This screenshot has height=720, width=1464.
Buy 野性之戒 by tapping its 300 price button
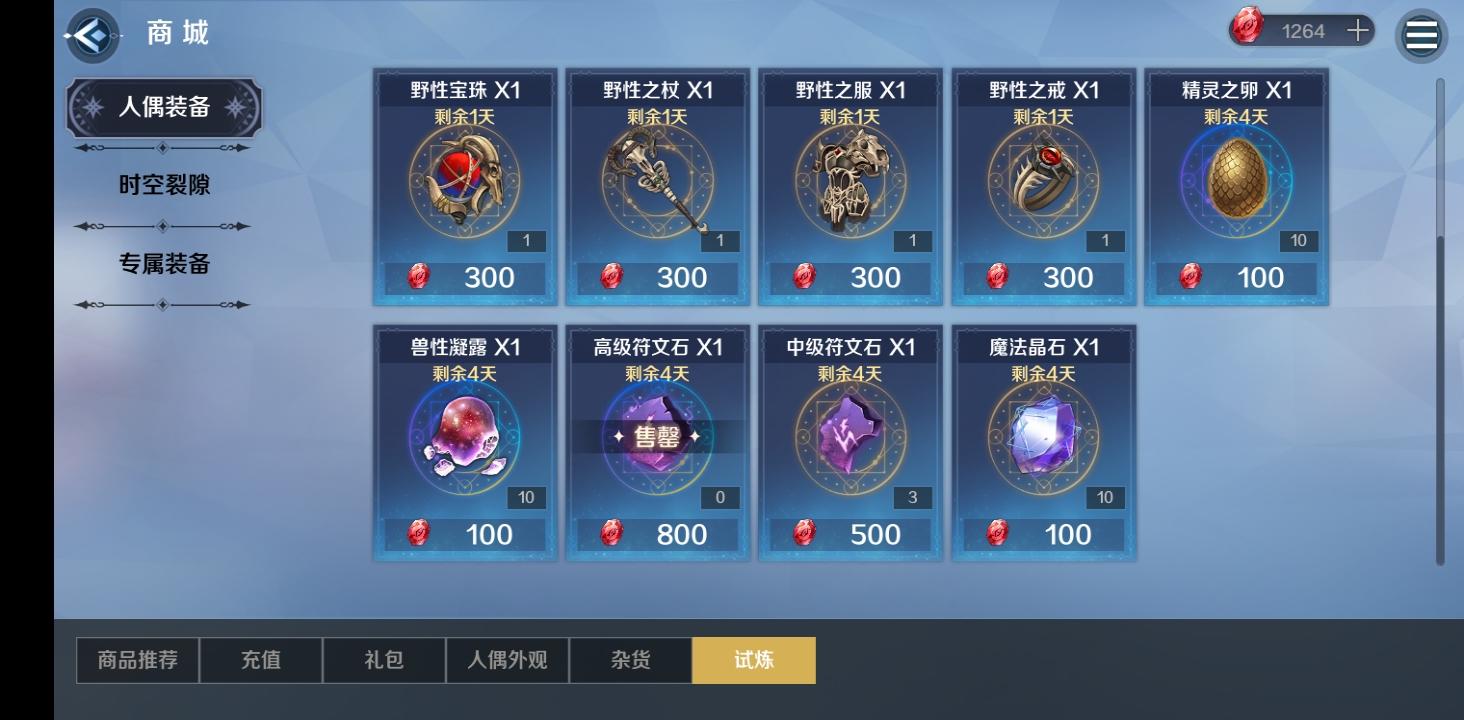pos(1042,277)
